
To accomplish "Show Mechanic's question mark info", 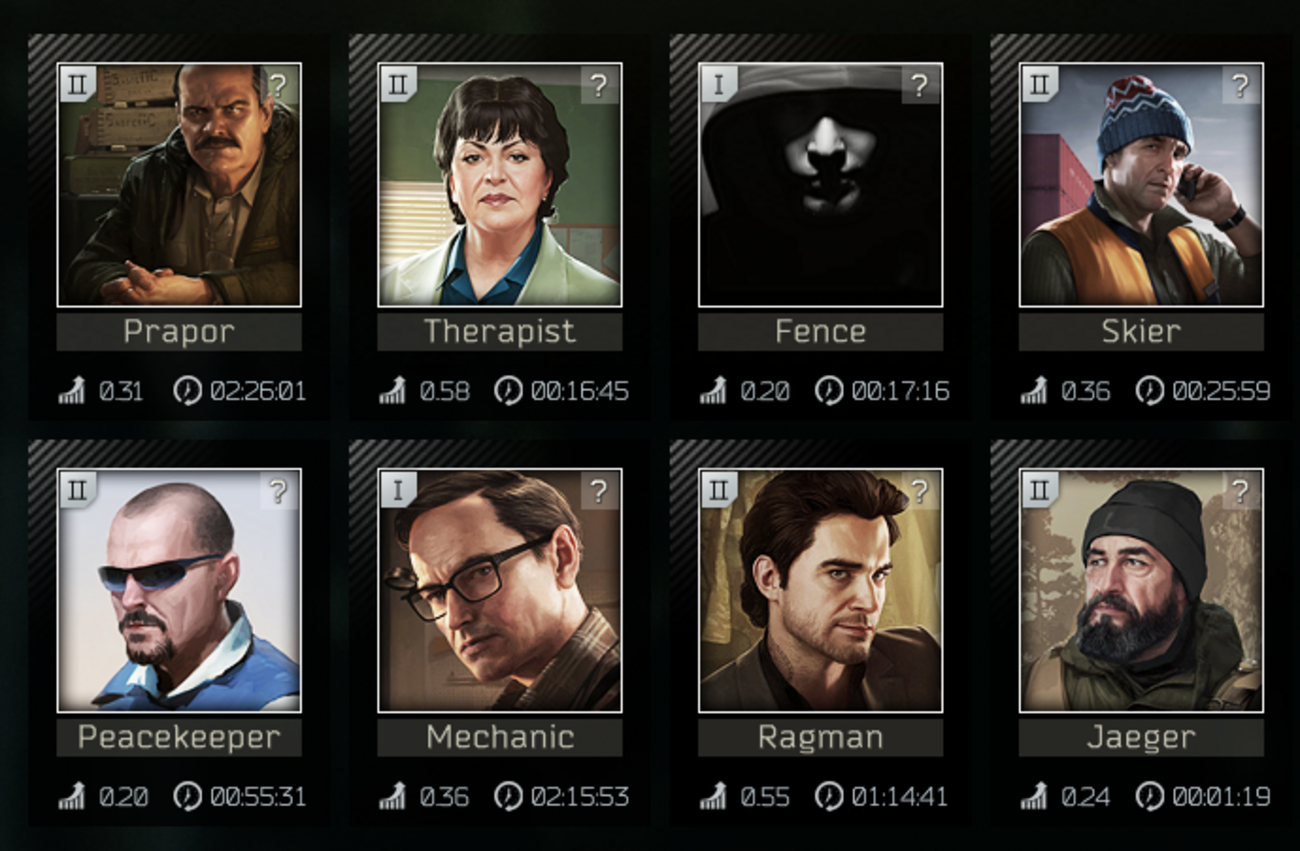I will click(x=600, y=491).
